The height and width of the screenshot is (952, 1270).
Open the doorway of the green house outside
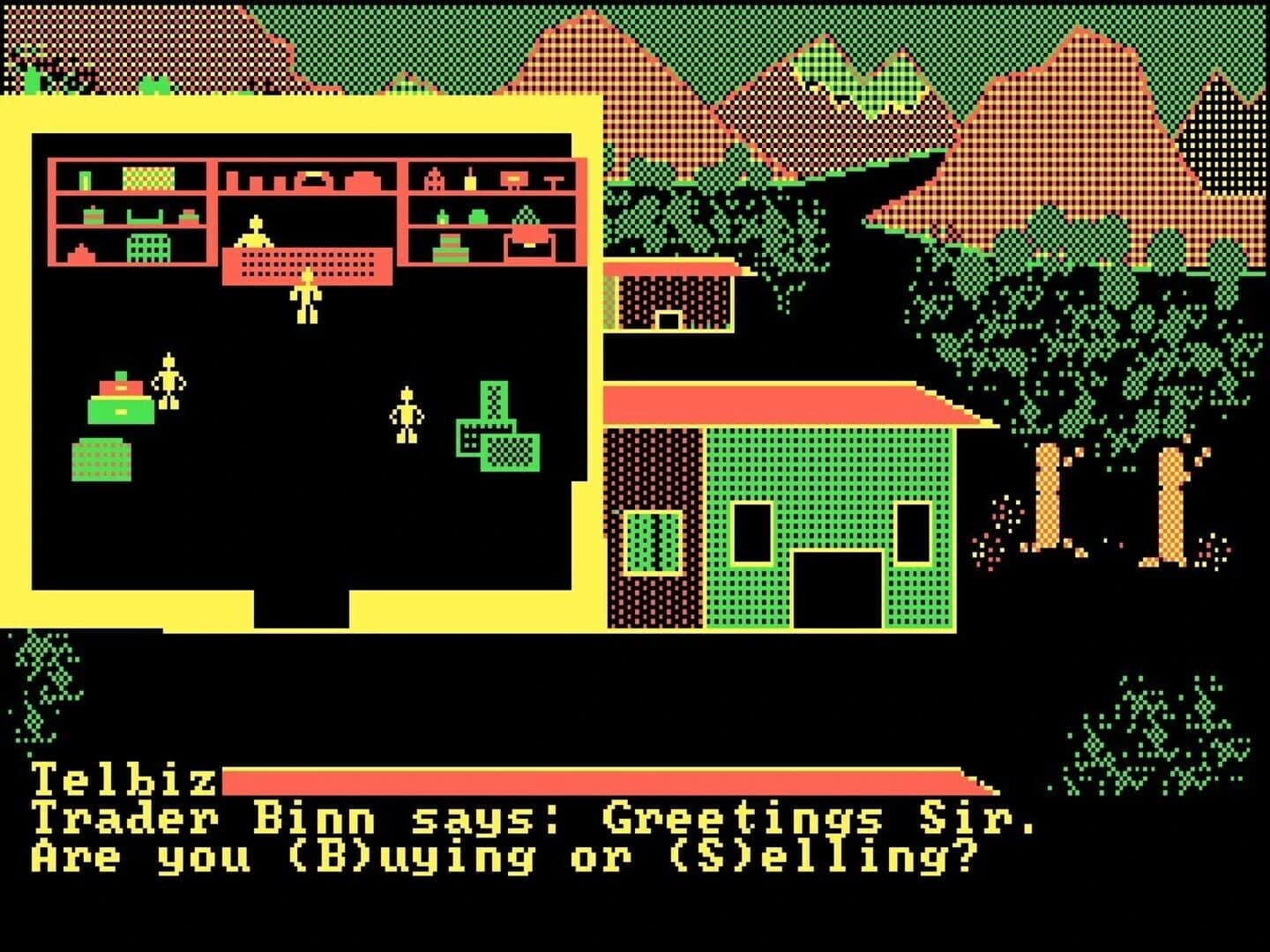coord(838,591)
